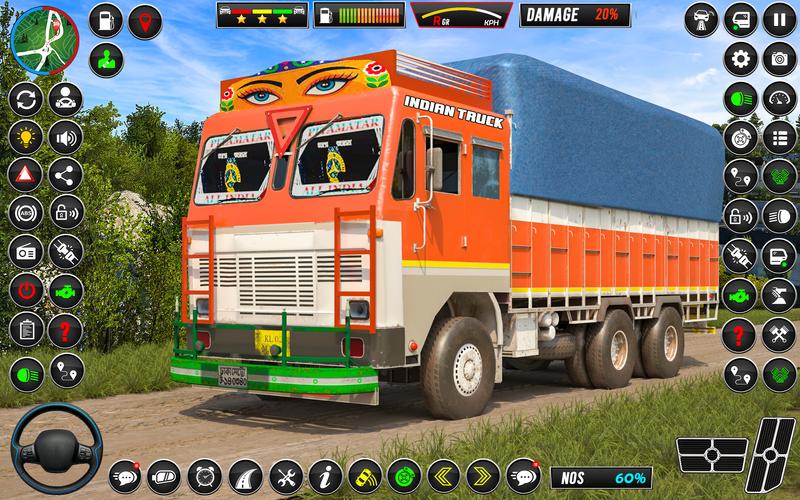Select the red location pin icon

pyautogui.click(x=147, y=21)
